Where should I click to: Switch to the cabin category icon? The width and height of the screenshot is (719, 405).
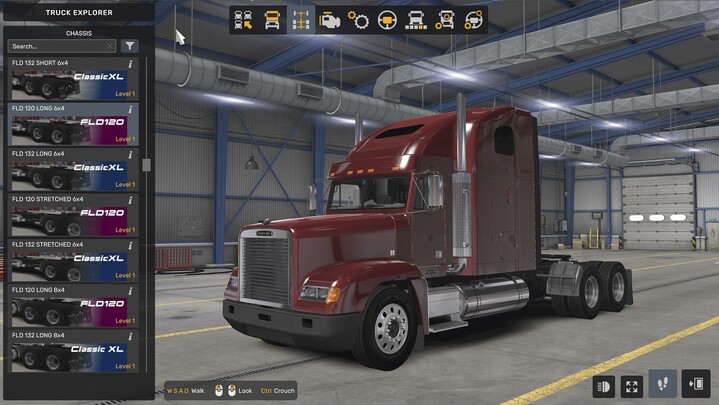272,20
